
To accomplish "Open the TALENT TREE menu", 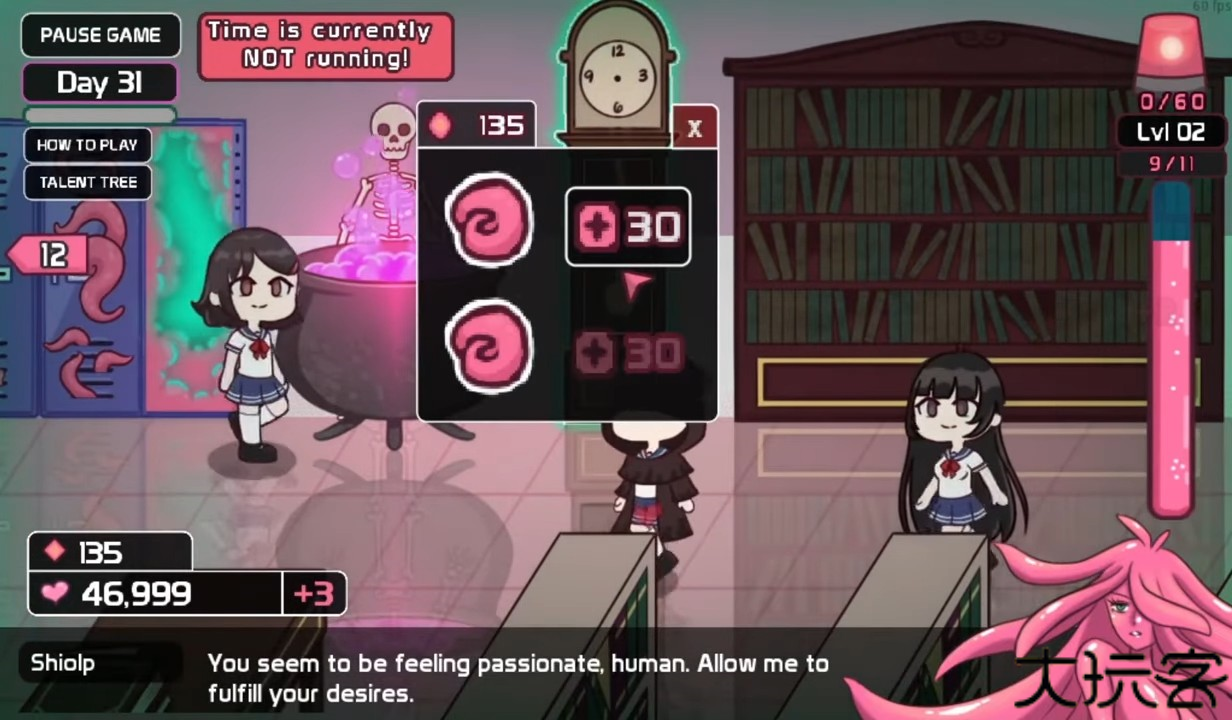I will click(x=88, y=183).
